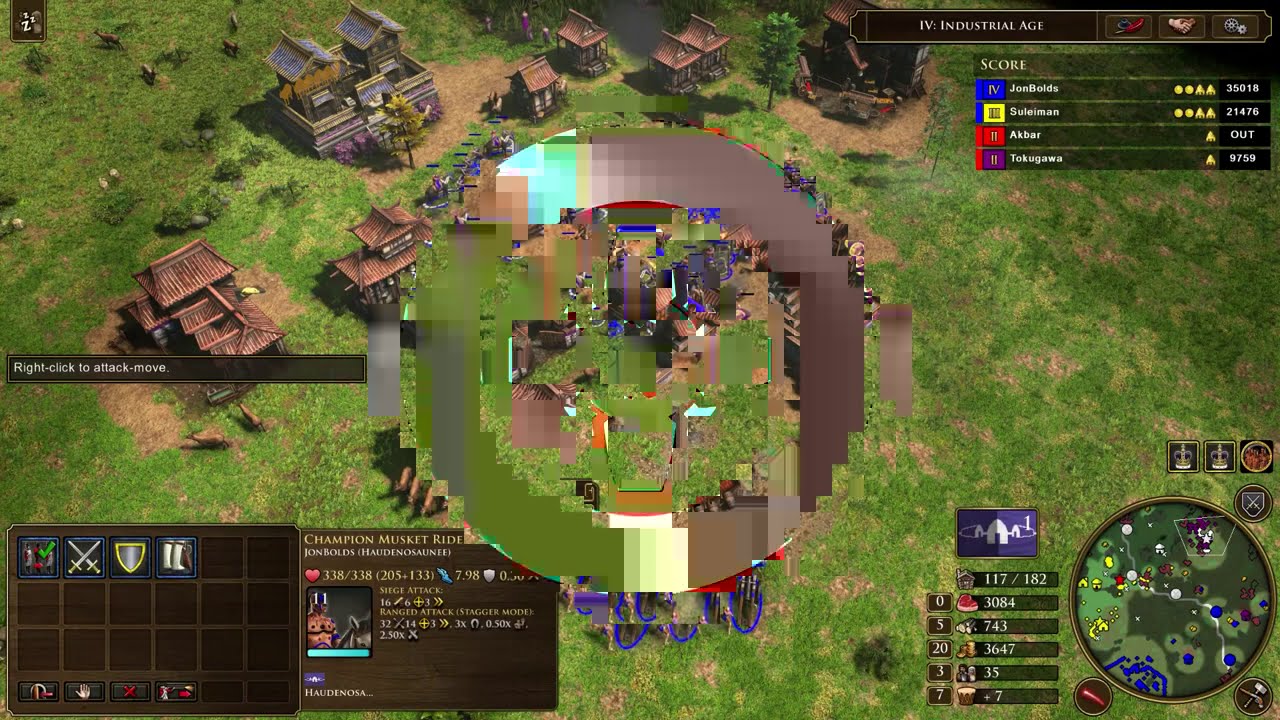Select the Champion Musket Rider portrait

click(339, 620)
